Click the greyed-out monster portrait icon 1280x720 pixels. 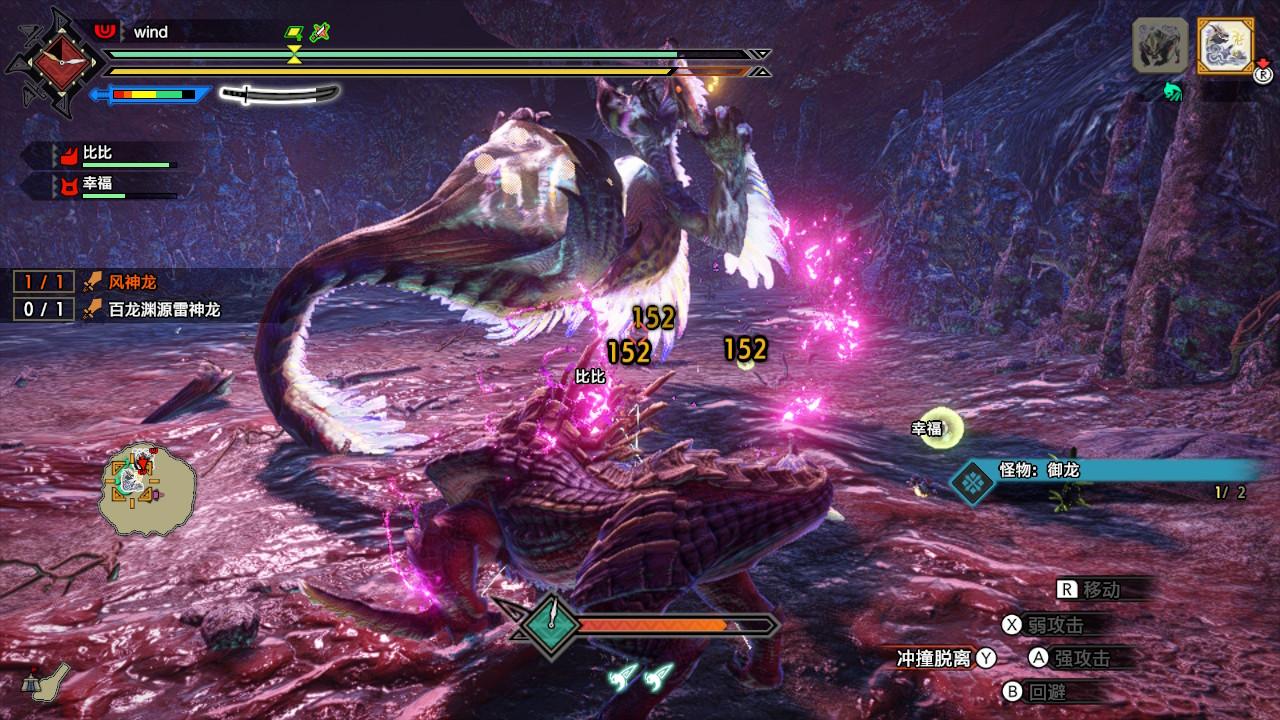click(x=1160, y=45)
